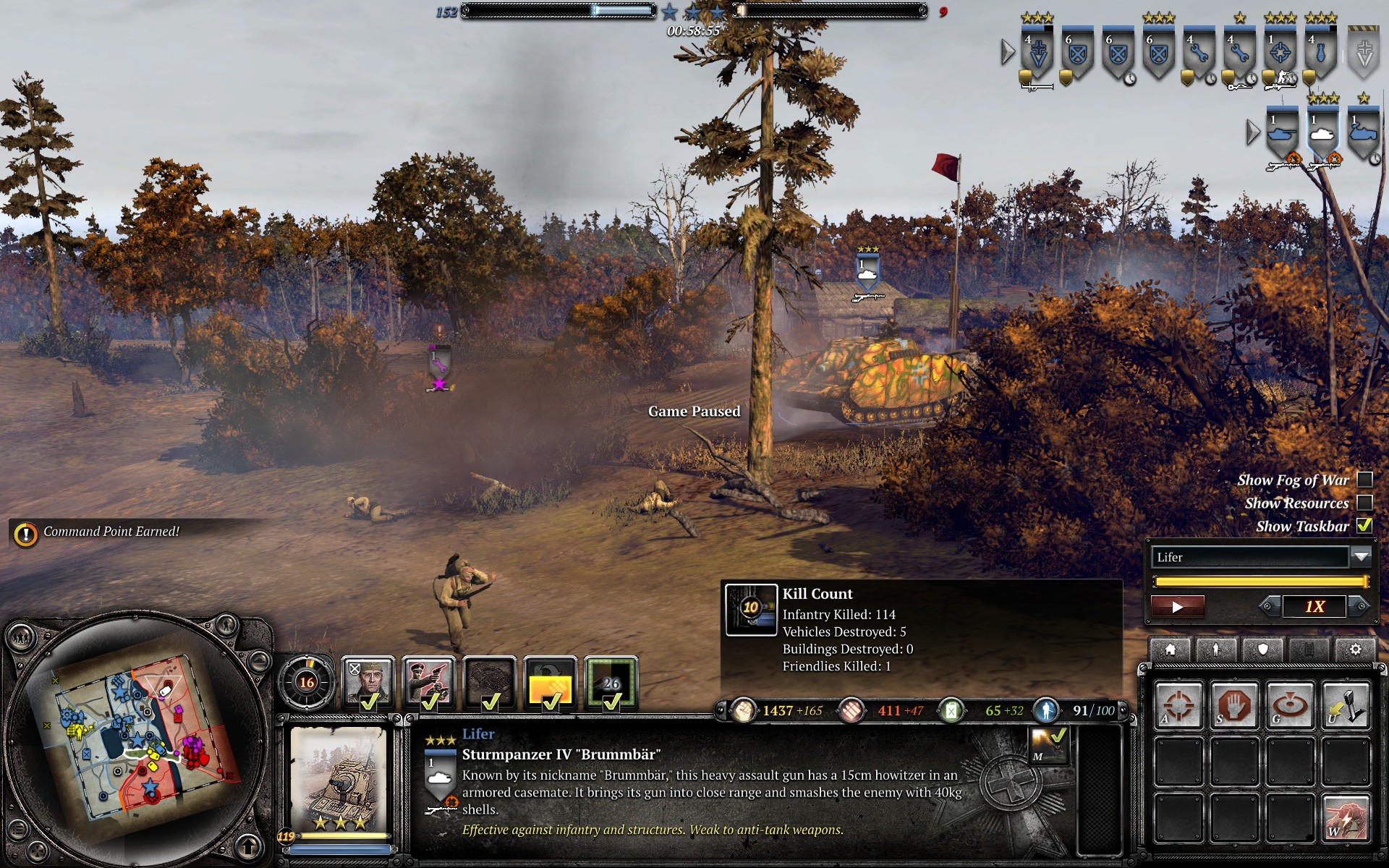1389x868 pixels.
Task: Open the Lifer player dropdown
Action: [1361, 556]
